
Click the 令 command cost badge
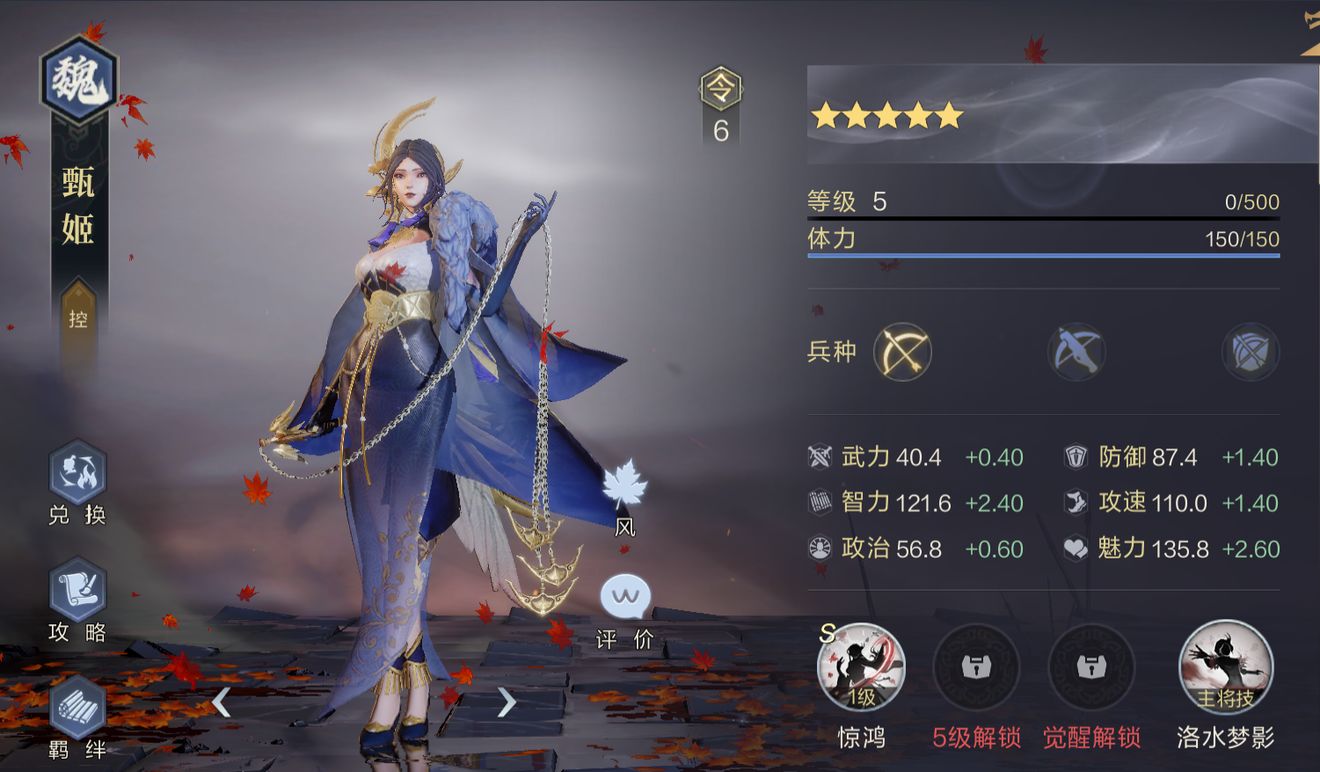pos(721,90)
